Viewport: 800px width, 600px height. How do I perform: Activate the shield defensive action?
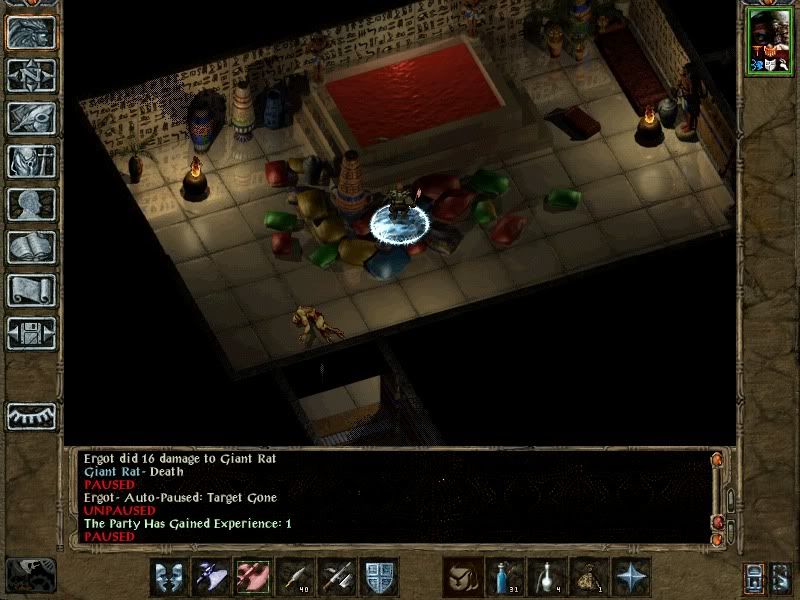[380, 577]
